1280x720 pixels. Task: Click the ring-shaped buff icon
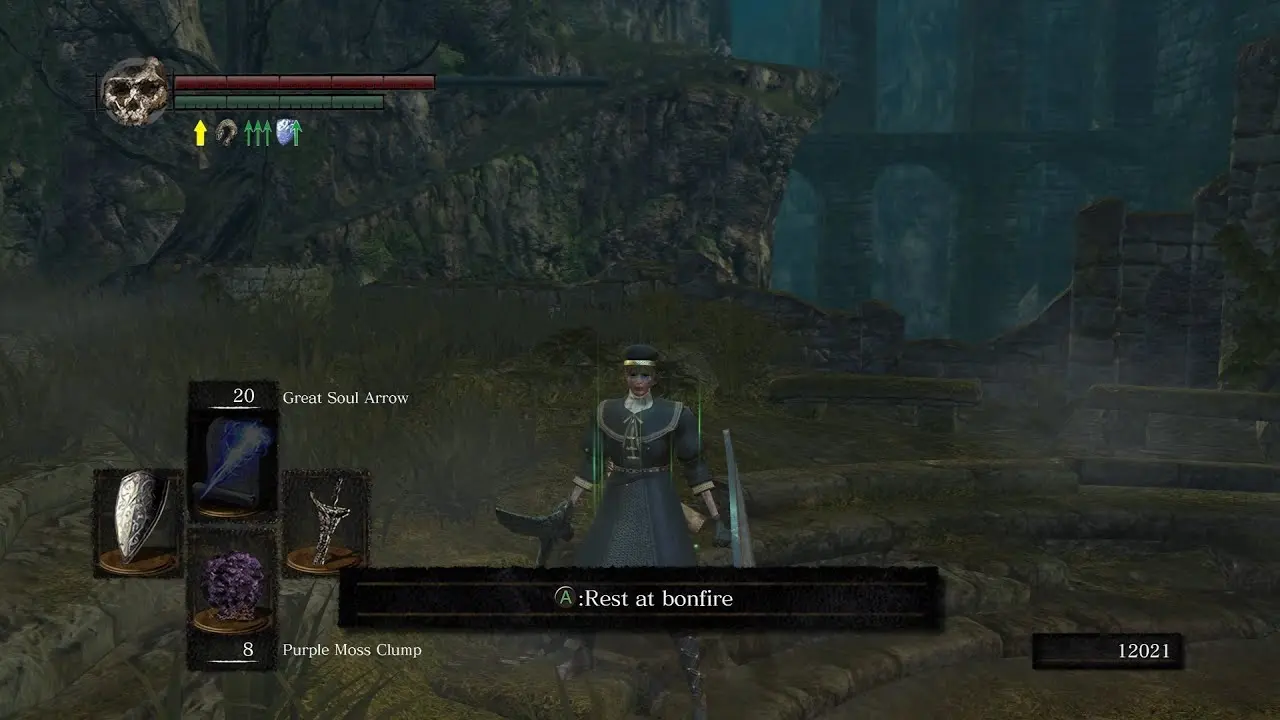pos(225,130)
